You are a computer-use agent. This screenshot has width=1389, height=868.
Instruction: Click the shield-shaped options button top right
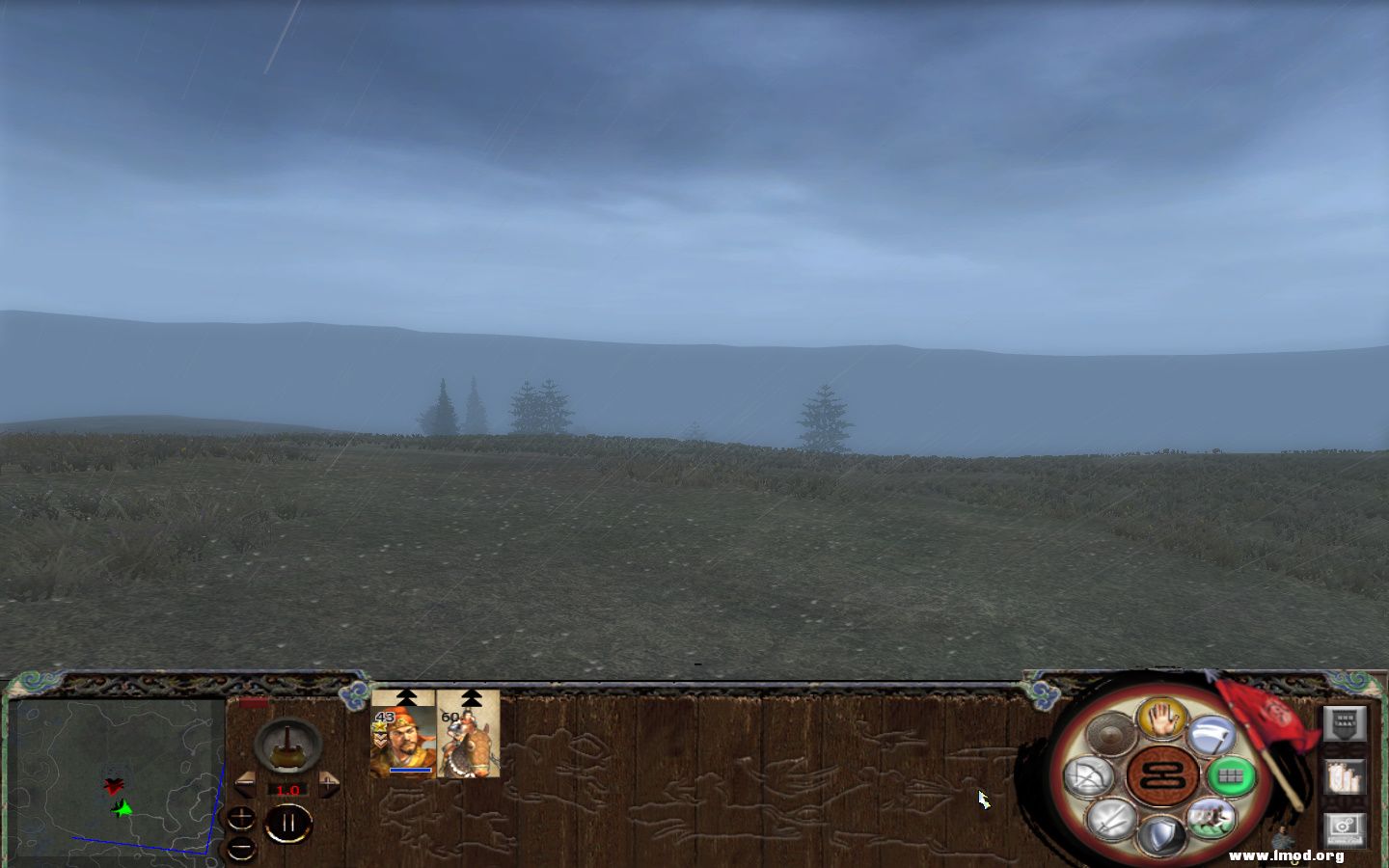(x=1347, y=725)
